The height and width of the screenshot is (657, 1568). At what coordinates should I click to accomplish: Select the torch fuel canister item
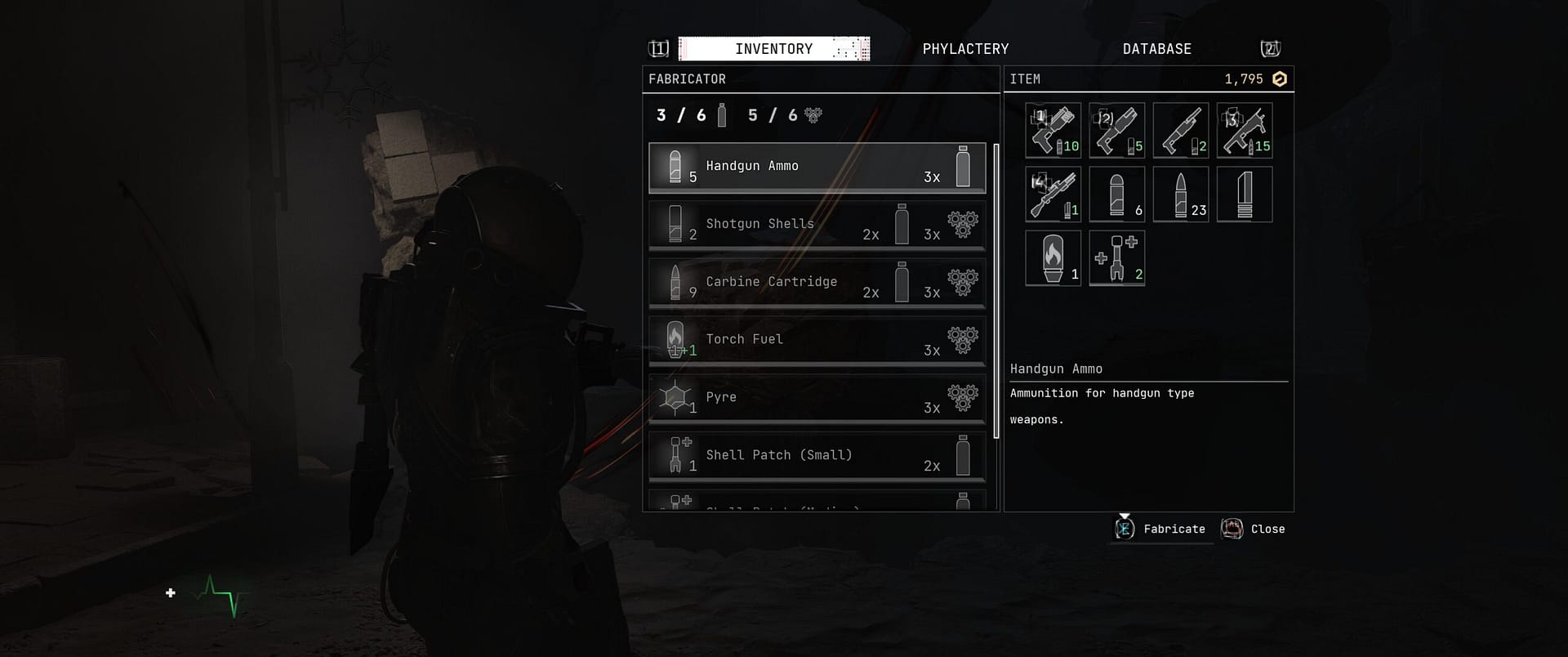1053,257
